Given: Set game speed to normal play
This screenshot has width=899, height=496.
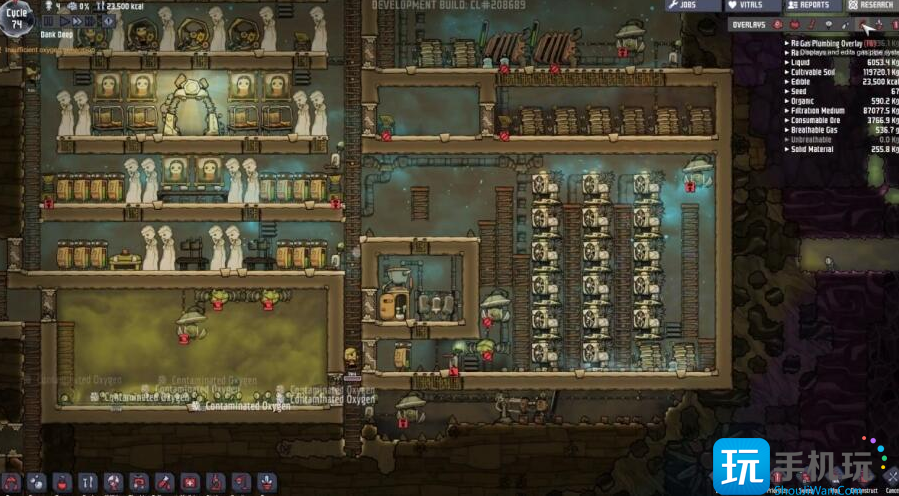Looking at the screenshot, I should (63, 20).
